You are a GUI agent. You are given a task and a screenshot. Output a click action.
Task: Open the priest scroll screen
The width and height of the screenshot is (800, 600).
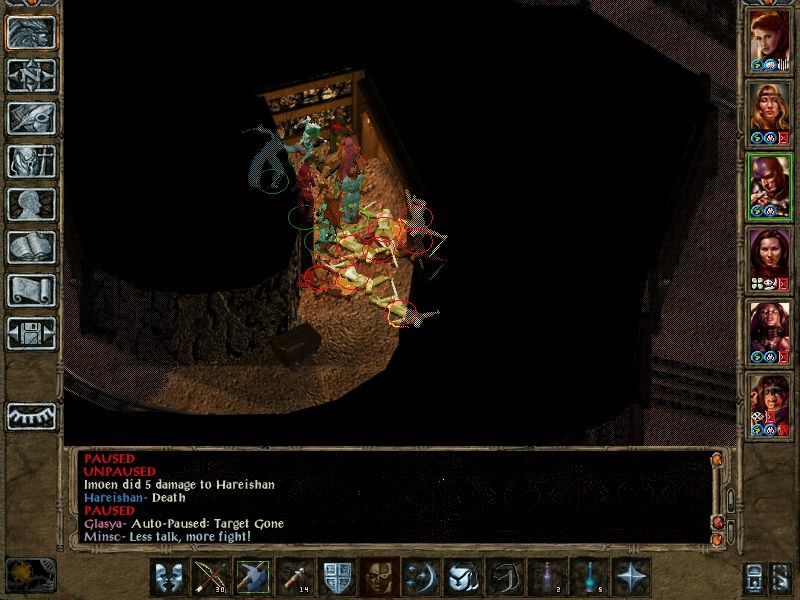[x=31, y=290]
